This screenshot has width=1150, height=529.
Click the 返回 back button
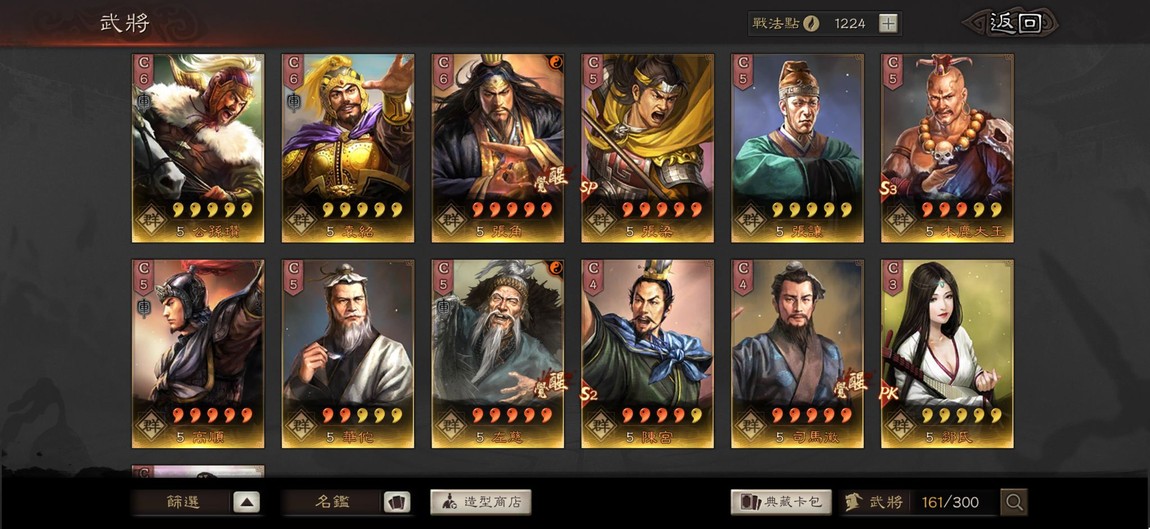[x=1012, y=23]
